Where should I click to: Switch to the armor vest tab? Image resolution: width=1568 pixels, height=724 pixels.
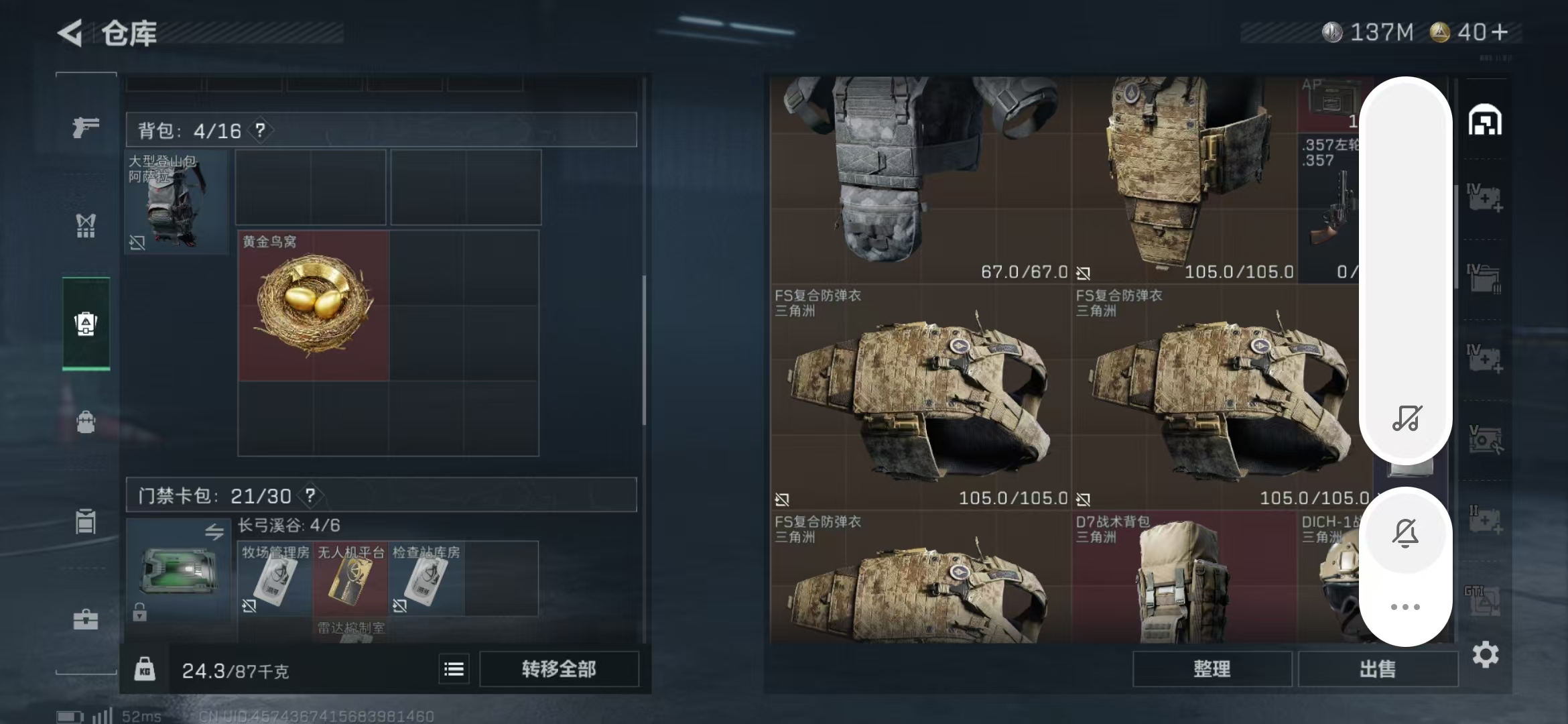point(86,226)
